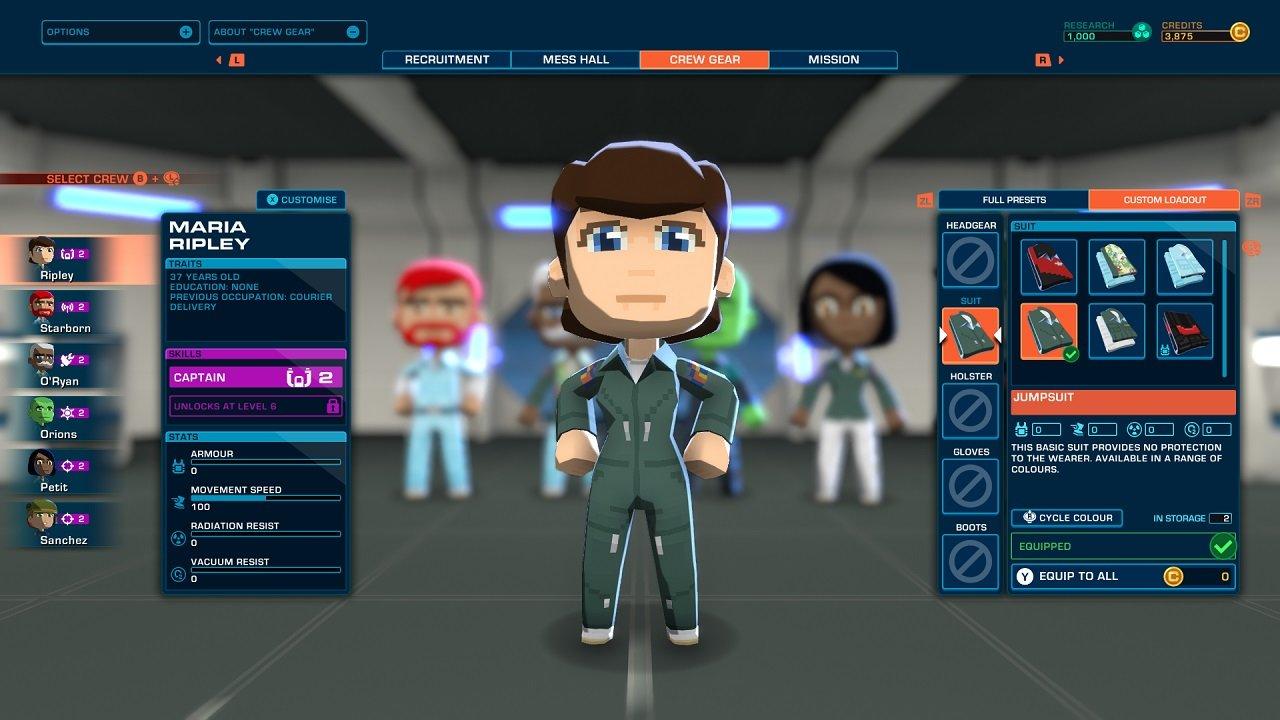Click the left arrow beside the L button
Screen dimensions: 1280x720
click(x=219, y=60)
